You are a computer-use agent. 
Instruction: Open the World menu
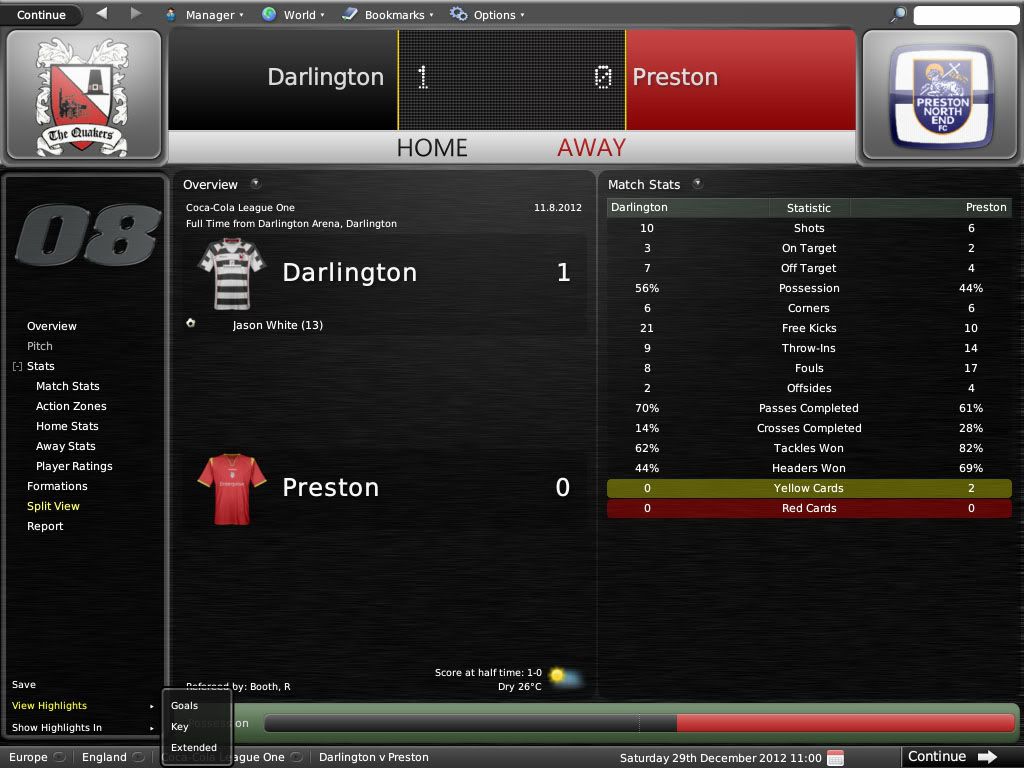292,15
